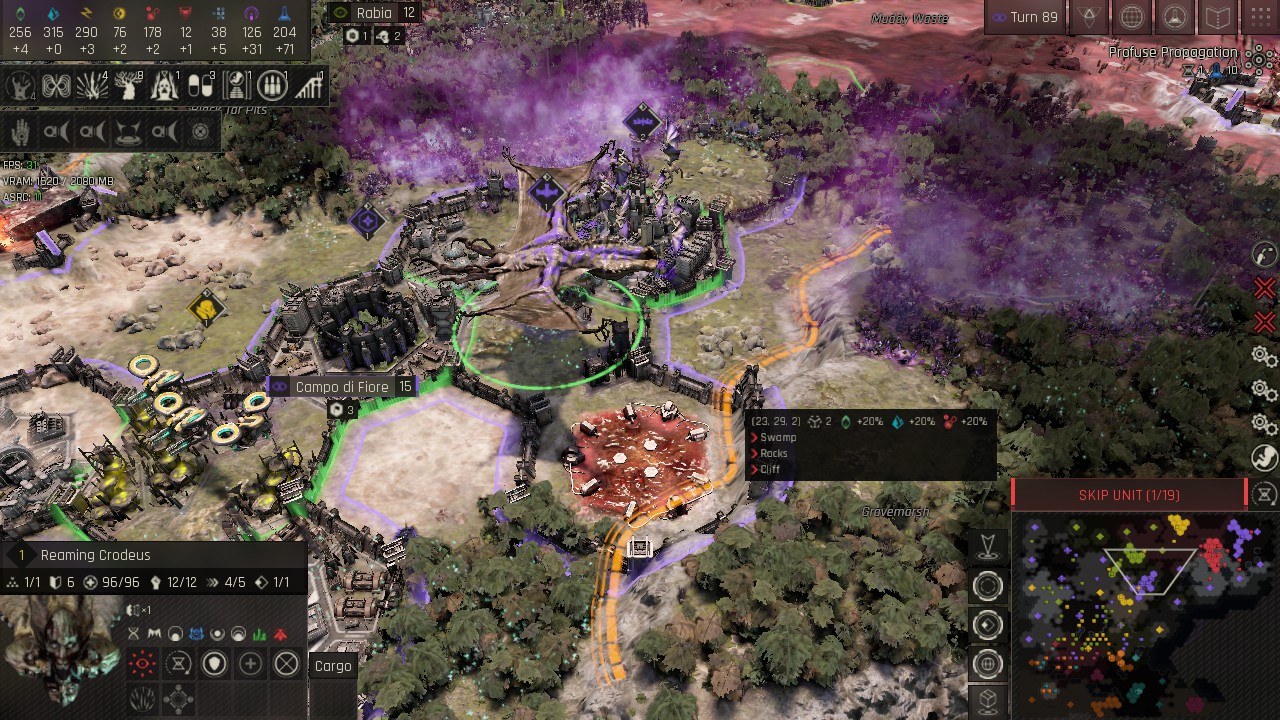Activate the claw-slash ability

pos(142,699)
